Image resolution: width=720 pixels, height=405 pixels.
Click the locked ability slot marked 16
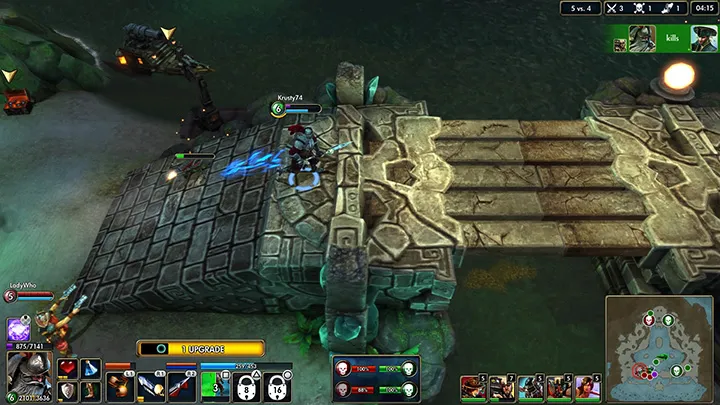click(277, 386)
